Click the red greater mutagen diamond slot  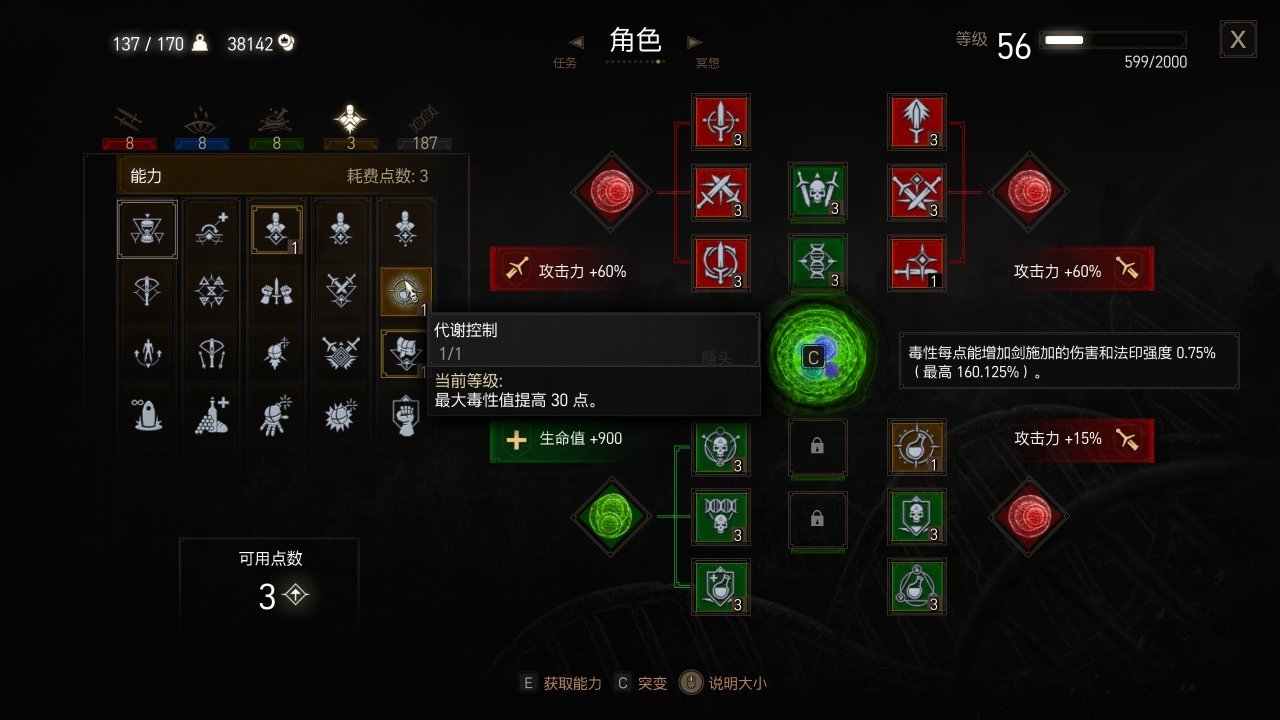1028,193
